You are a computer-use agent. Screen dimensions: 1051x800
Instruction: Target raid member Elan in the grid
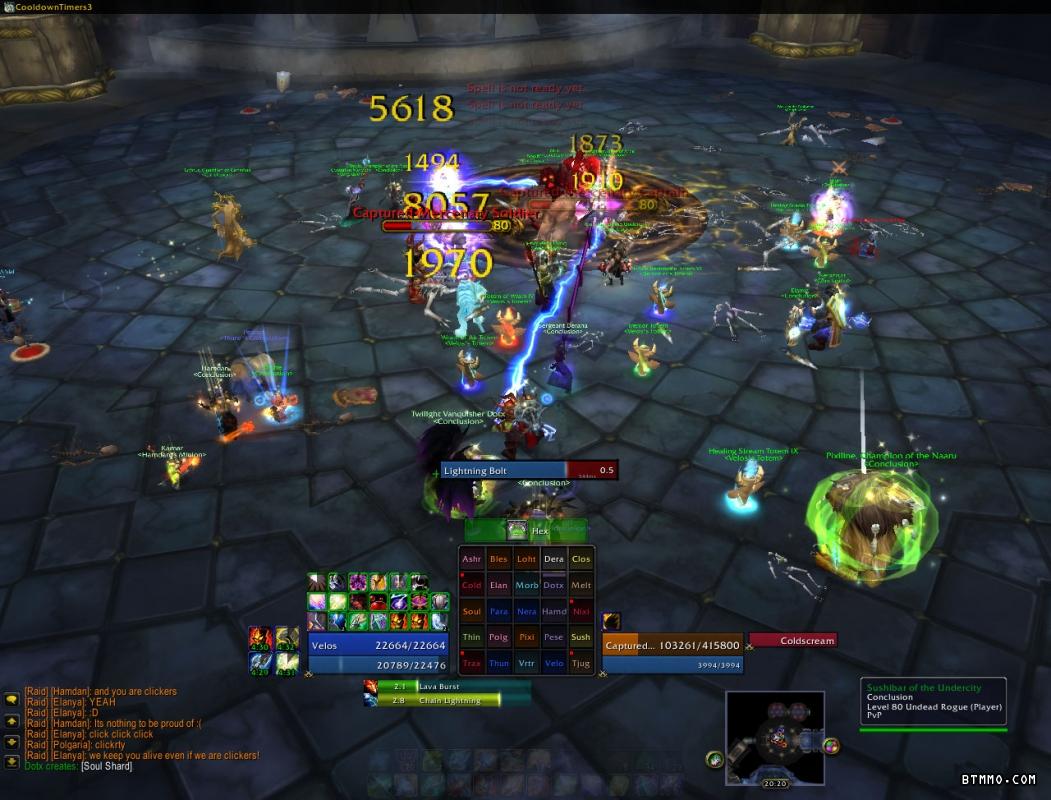(x=499, y=586)
